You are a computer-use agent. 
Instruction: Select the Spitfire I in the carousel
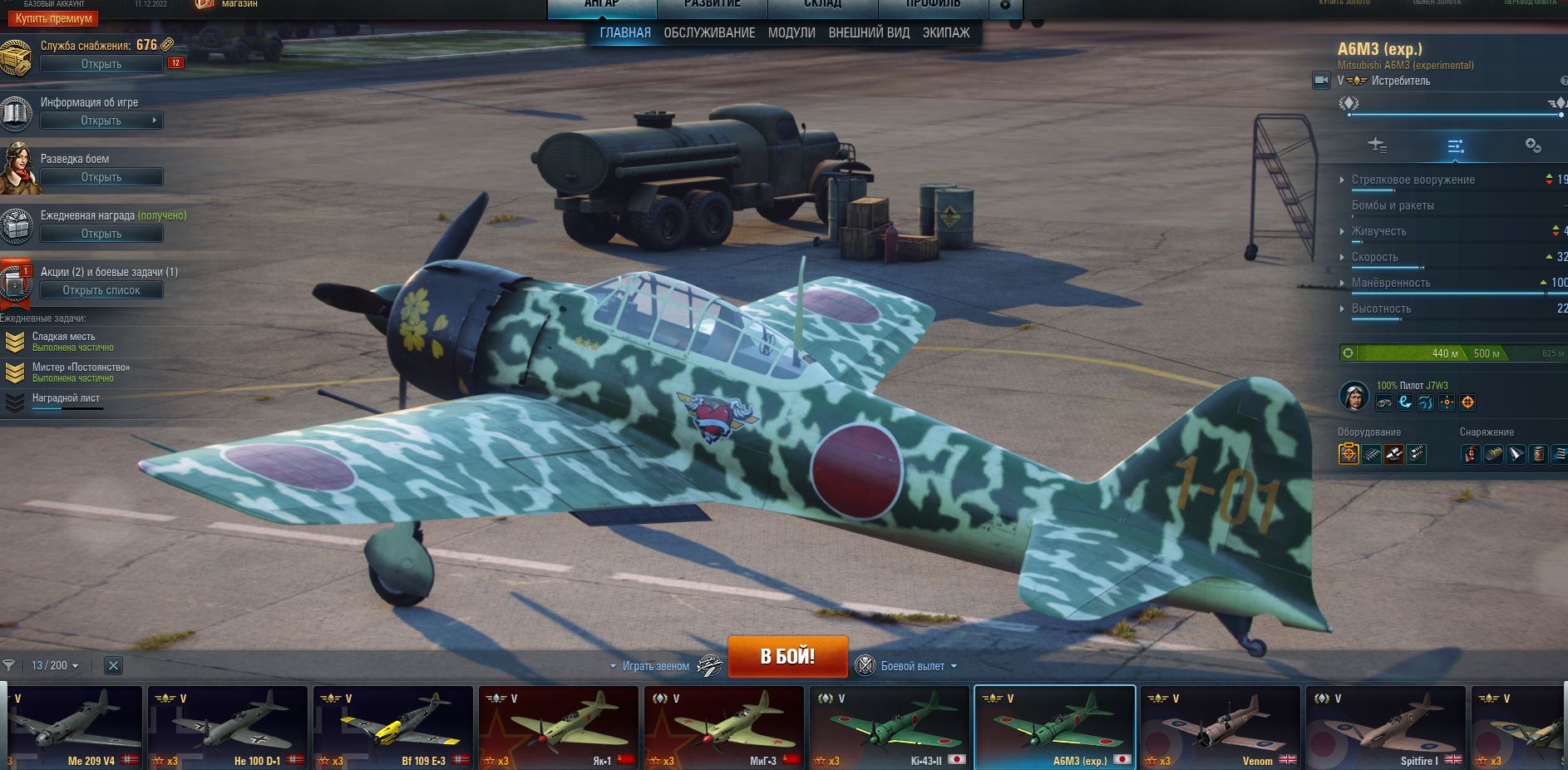point(1385,728)
